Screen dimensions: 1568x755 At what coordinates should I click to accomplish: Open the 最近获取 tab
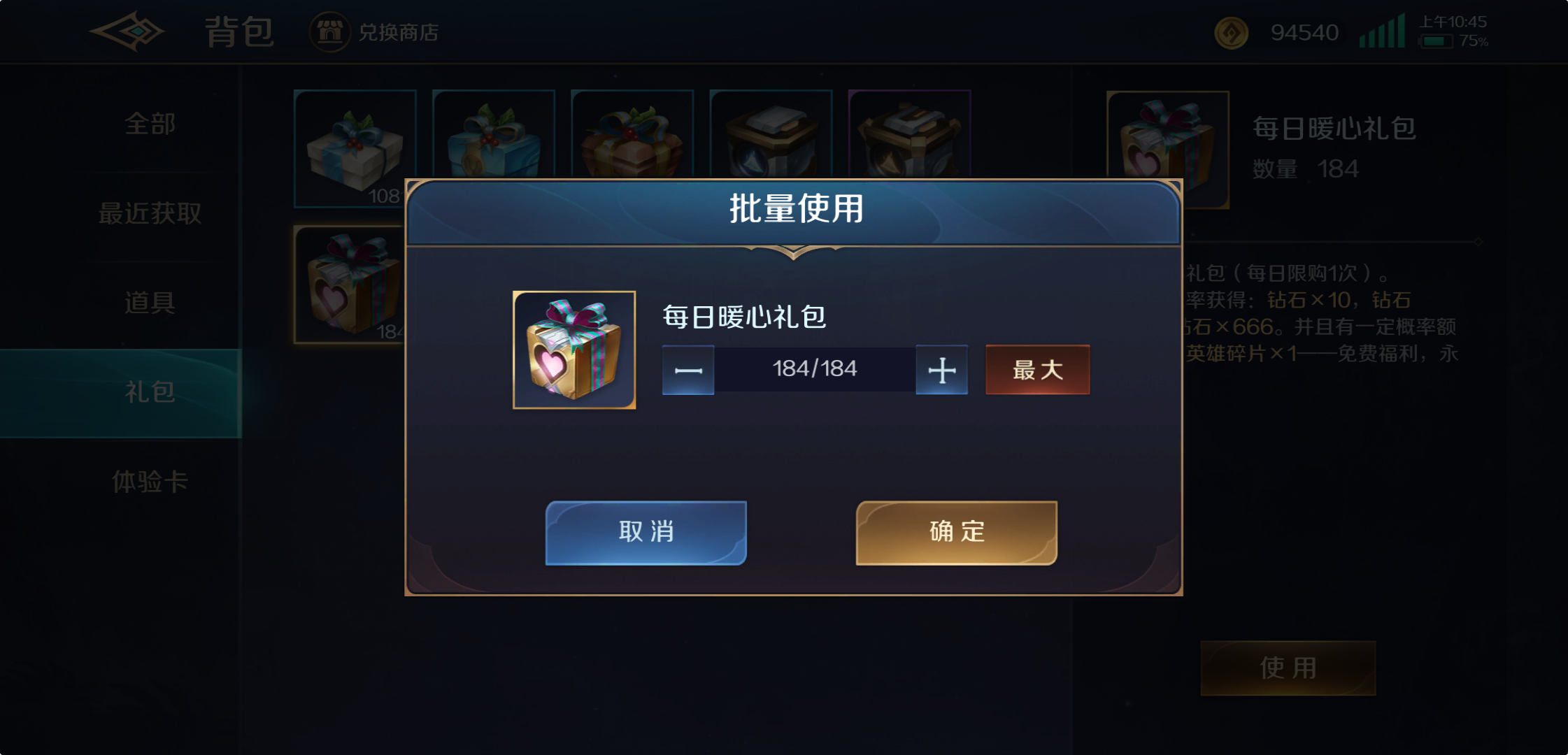click(149, 213)
